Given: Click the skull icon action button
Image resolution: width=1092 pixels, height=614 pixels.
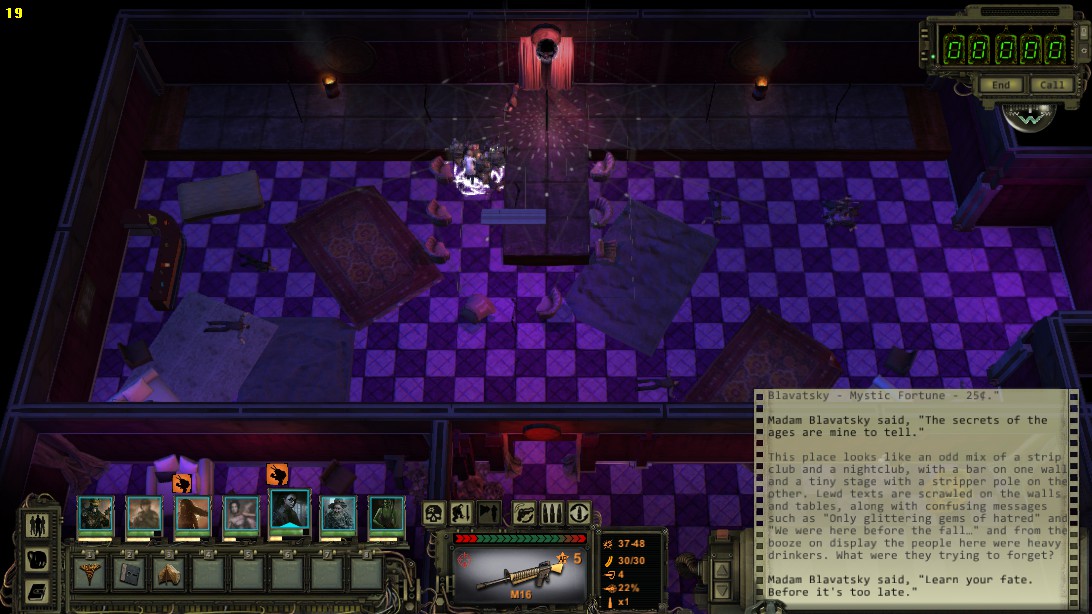Looking at the screenshot, I should [x=434, y=514].
